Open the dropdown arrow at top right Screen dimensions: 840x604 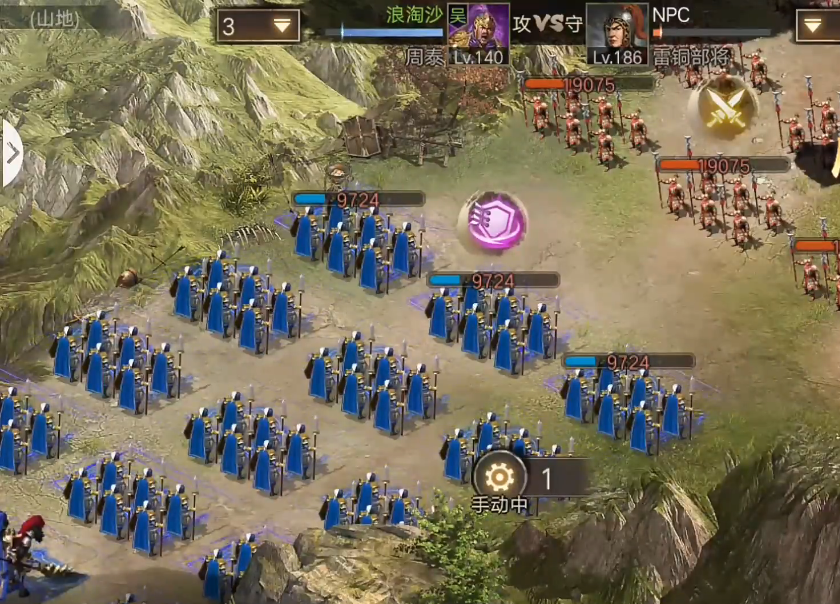pos(818,26)
